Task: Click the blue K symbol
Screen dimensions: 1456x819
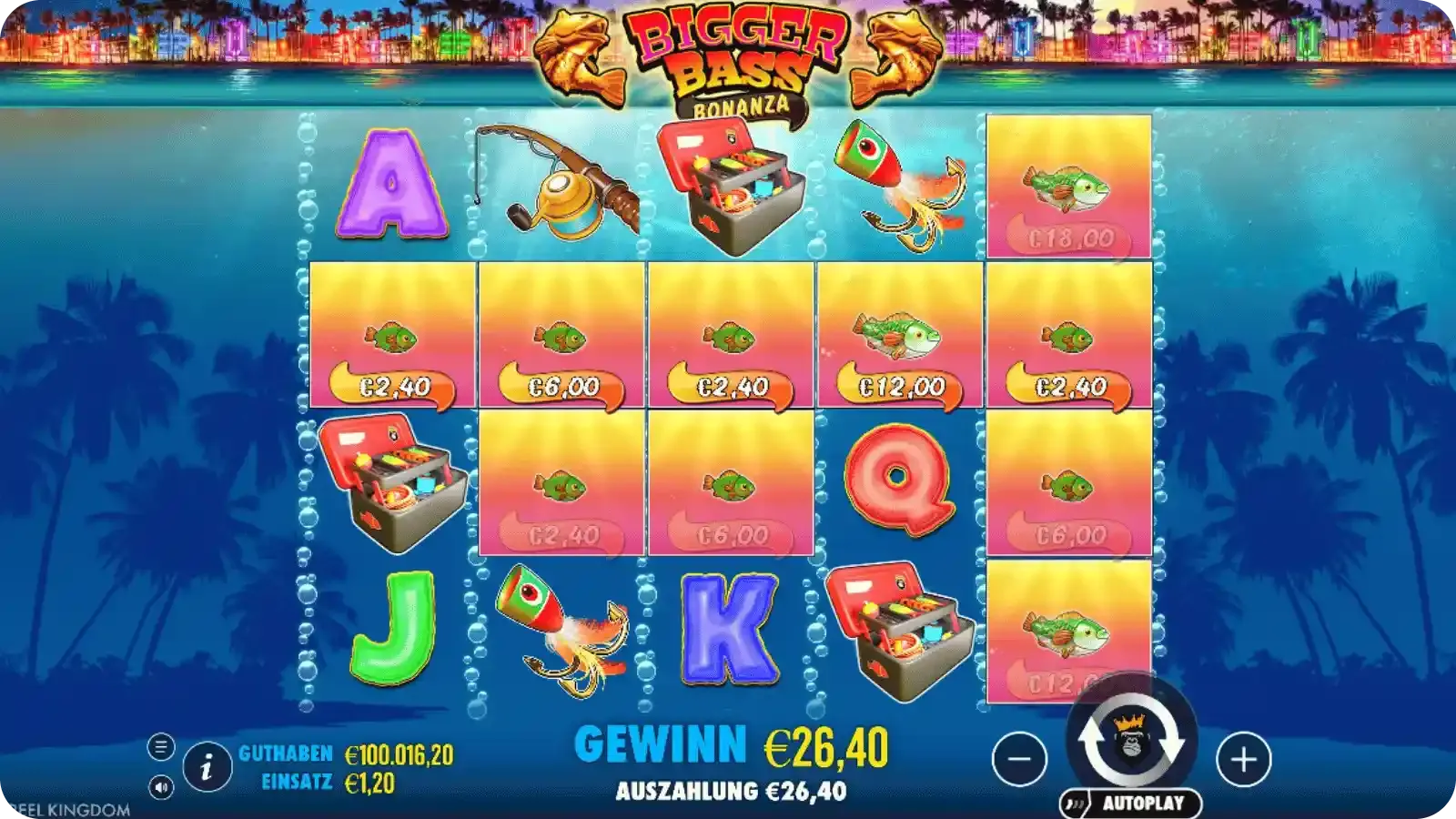Action: 728,628
